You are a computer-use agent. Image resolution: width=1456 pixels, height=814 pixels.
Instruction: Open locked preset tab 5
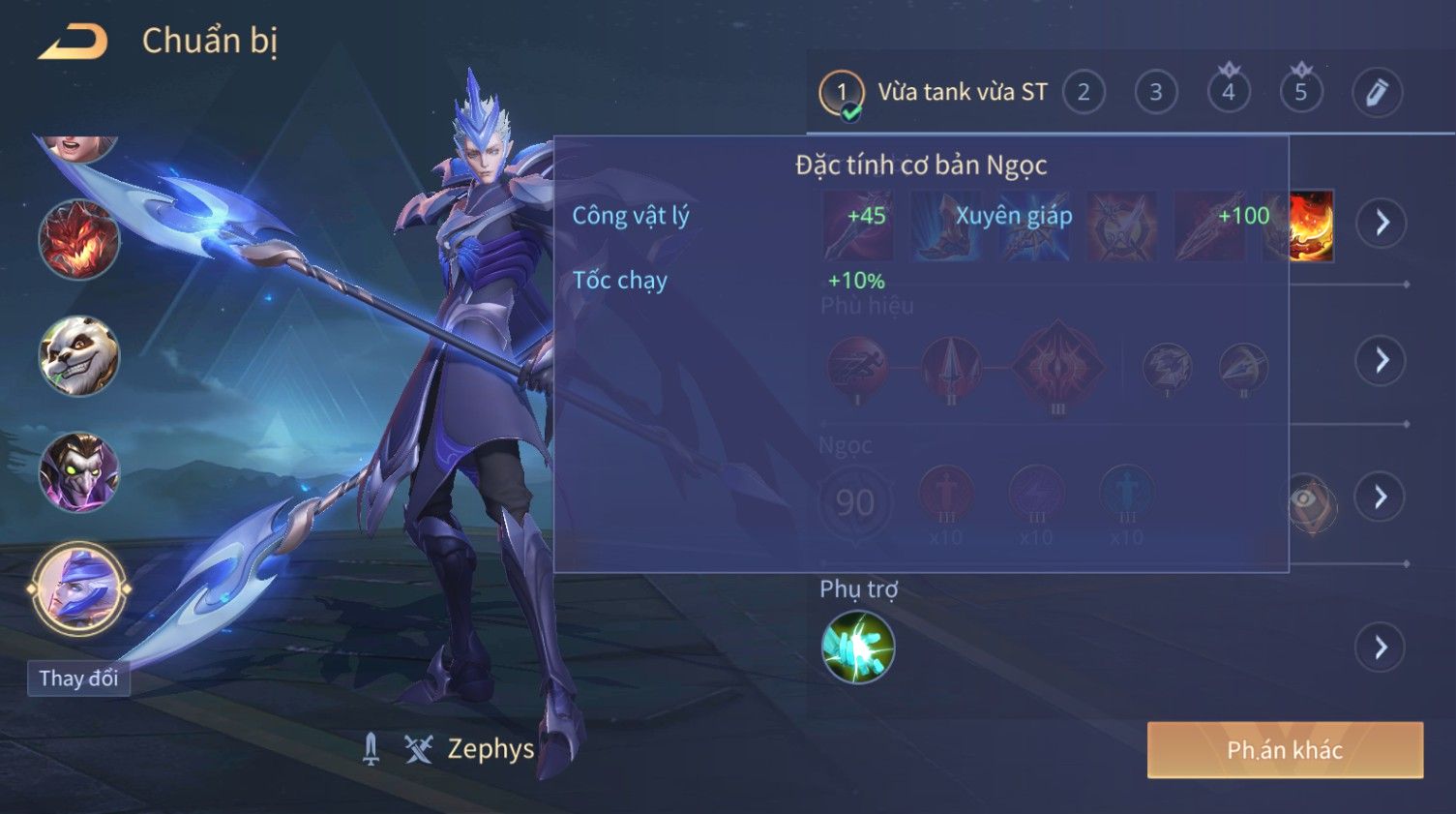1301,93
